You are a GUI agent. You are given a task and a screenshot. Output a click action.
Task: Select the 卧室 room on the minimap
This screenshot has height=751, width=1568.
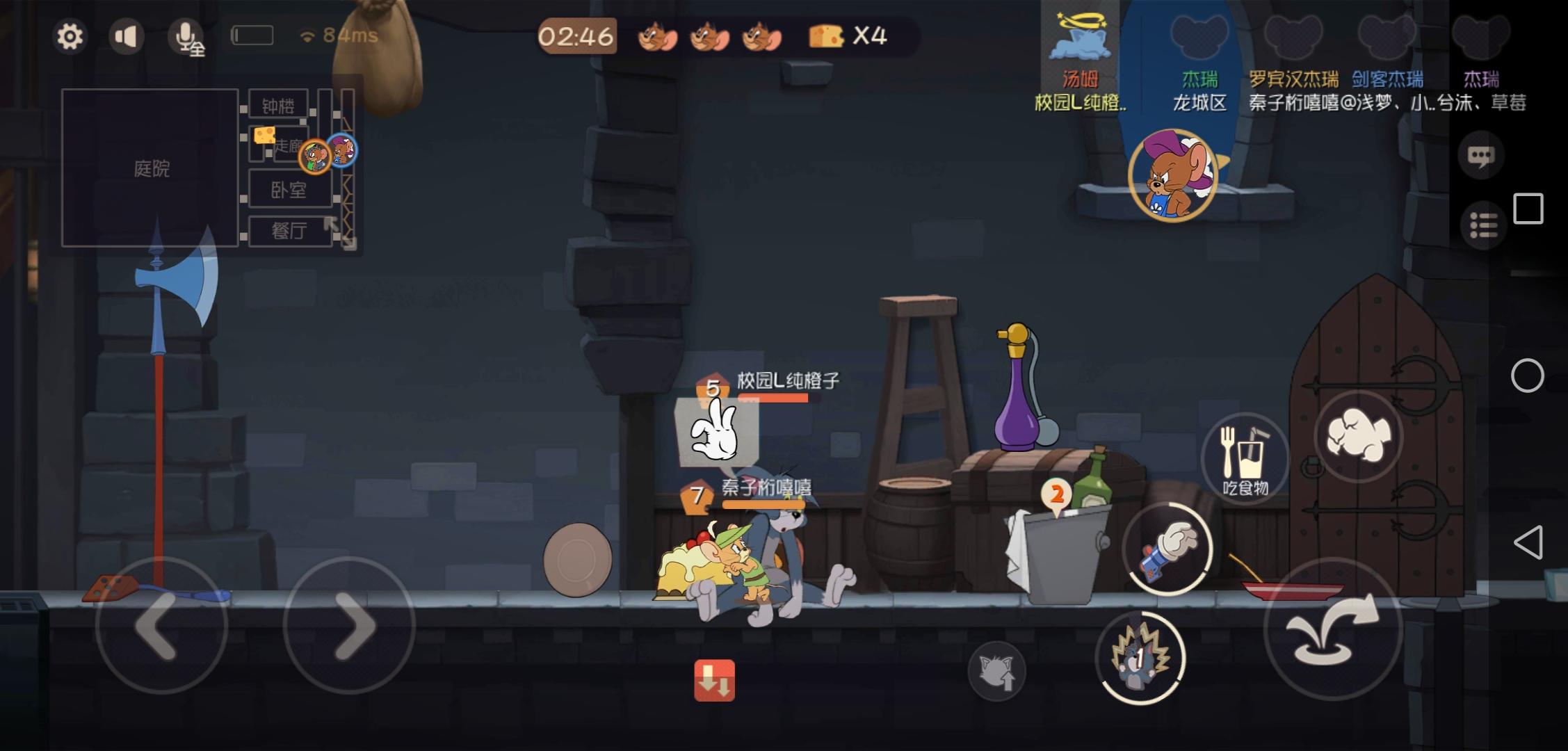288,189
